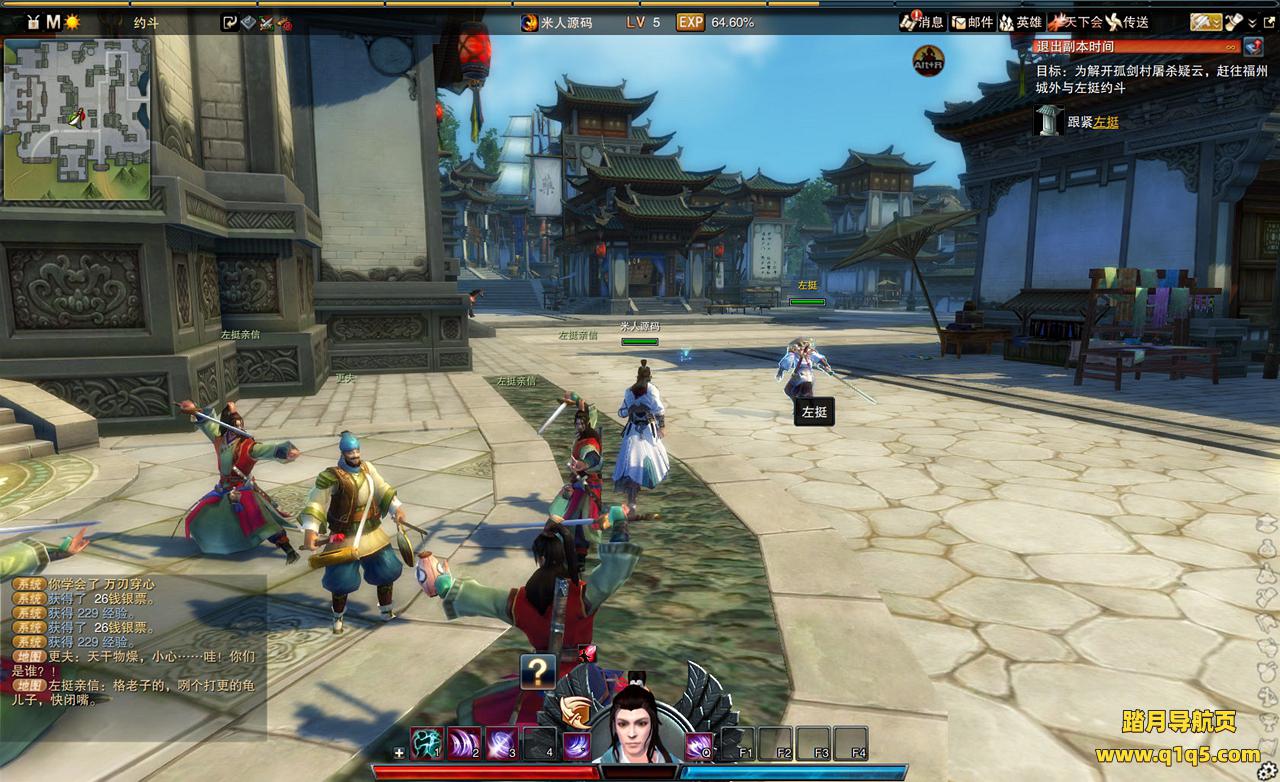Follow the 左挺 quest target link
1280x782 pixels.
coord(1105,122)
